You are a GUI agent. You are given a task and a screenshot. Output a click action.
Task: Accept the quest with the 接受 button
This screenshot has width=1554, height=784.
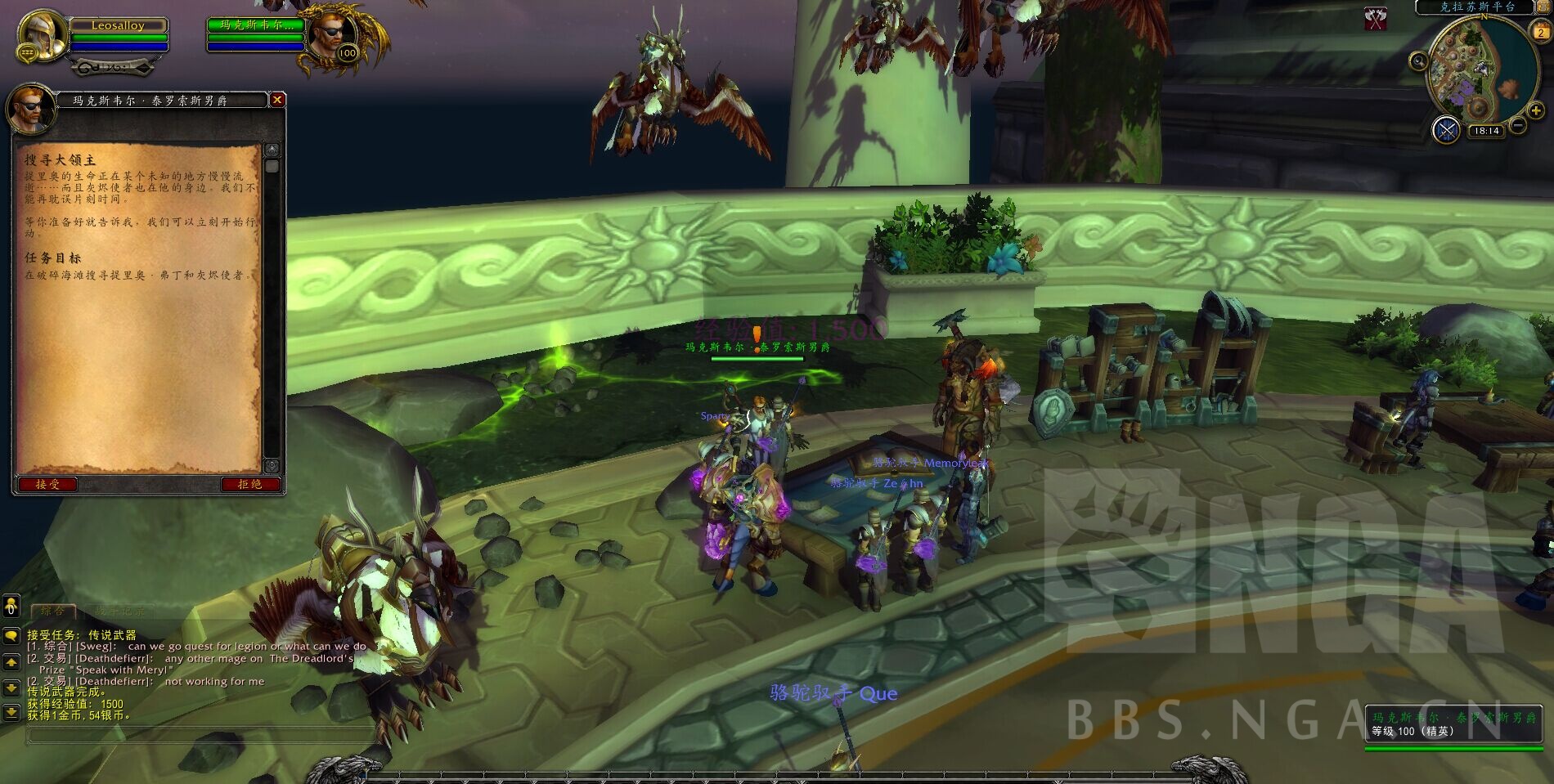(47, 484)
